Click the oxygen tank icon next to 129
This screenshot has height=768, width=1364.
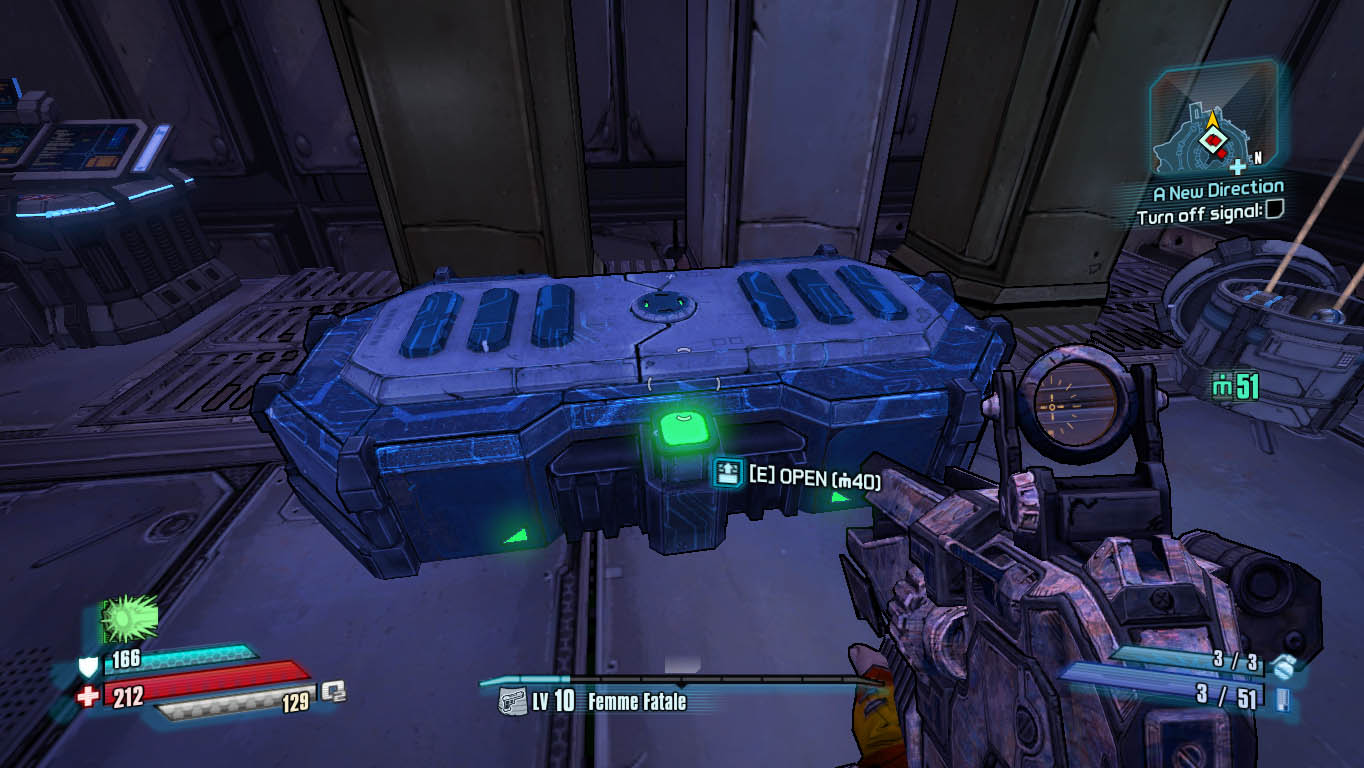coord(333,691)
